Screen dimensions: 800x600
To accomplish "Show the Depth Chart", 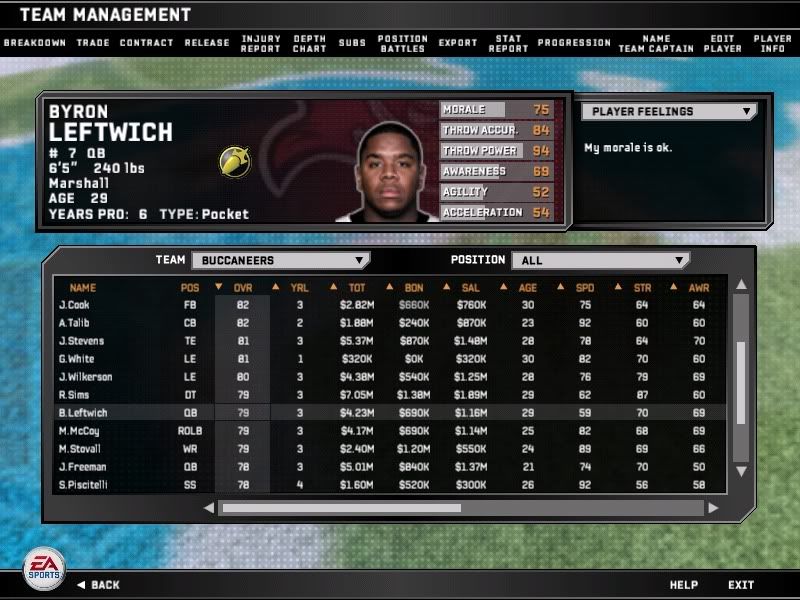I will (309, 43).
